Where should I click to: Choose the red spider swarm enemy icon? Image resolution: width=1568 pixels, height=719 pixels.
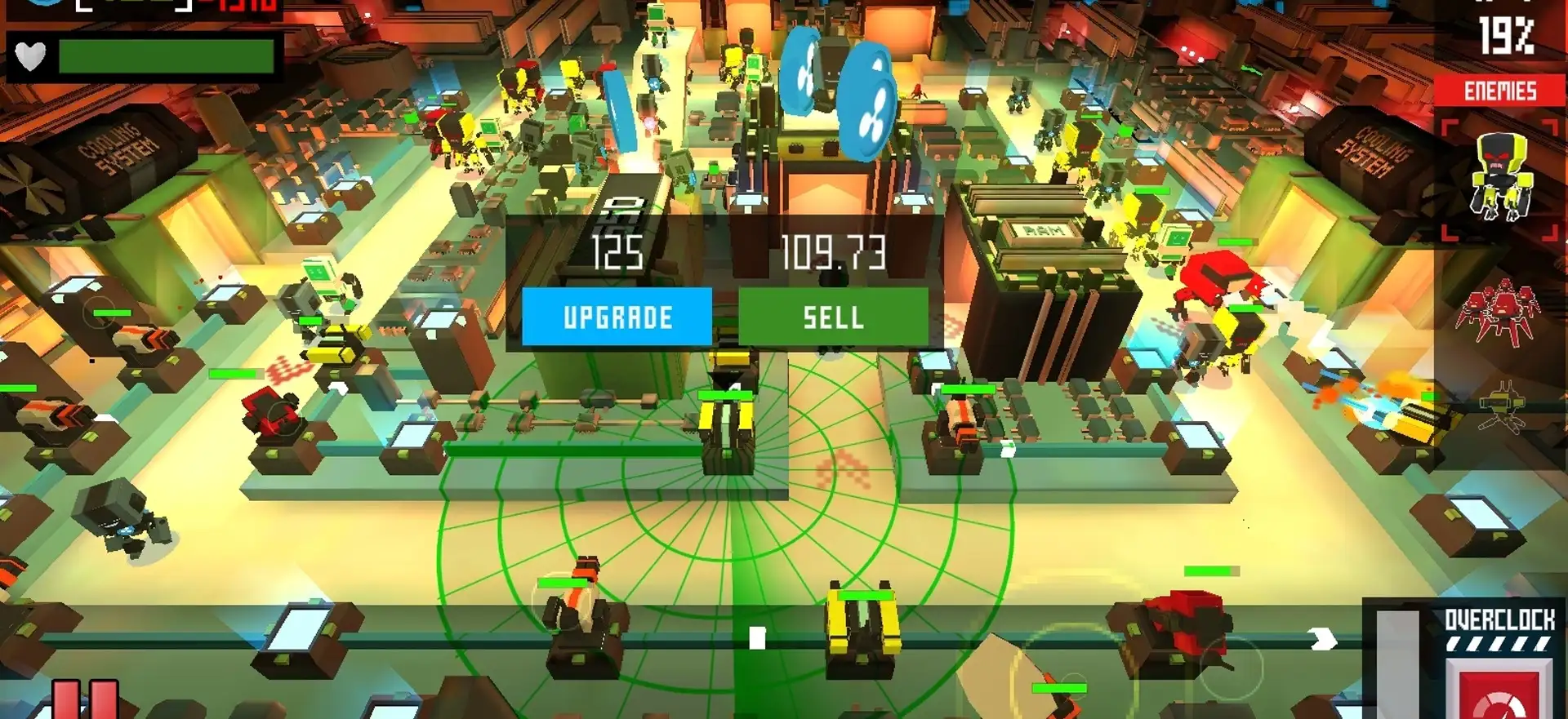coord(1499,312)
